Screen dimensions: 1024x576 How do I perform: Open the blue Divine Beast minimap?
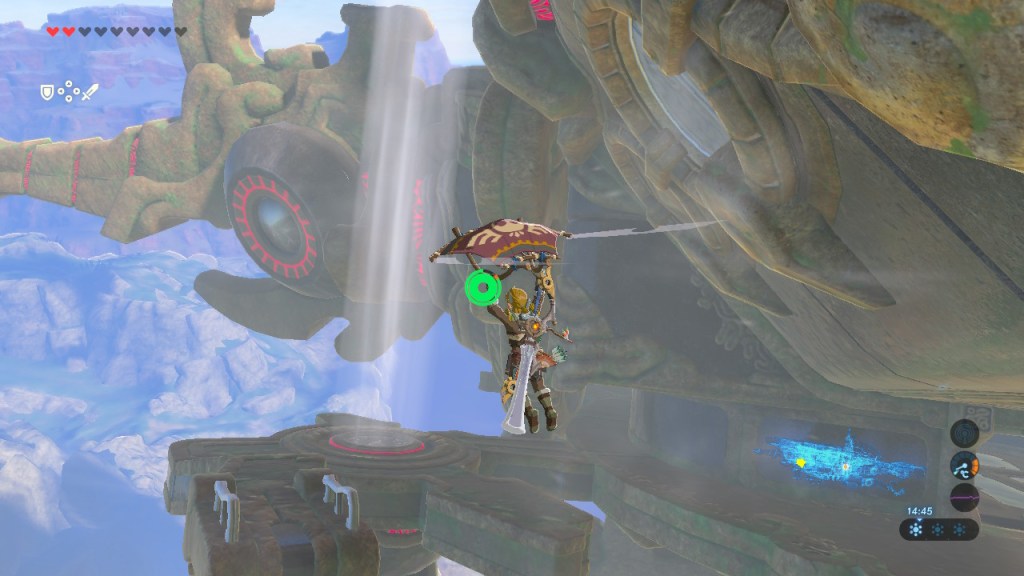[x=842, y=460]
